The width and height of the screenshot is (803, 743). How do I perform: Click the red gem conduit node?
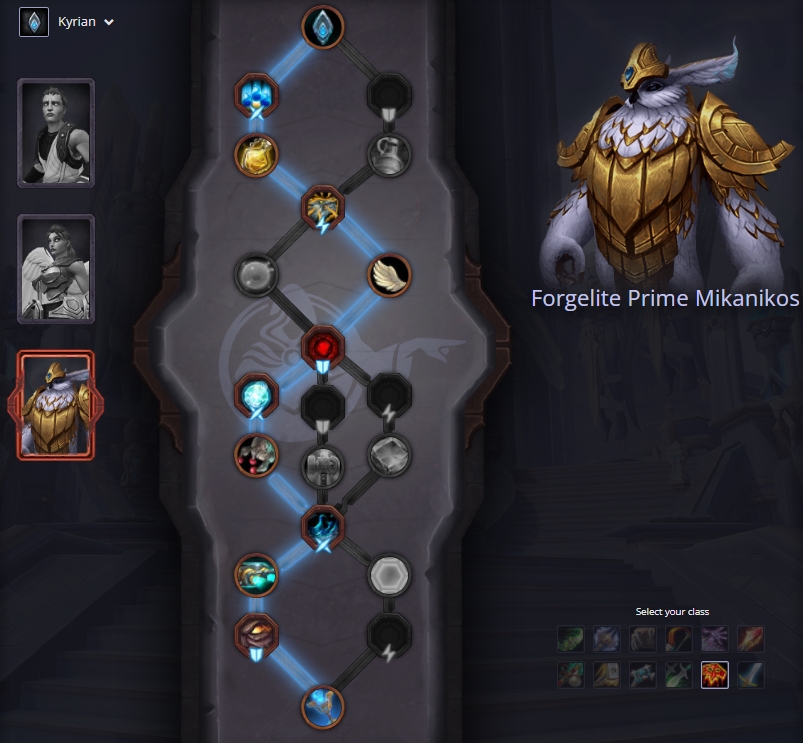pyautogui.click(x=323, y=348)
